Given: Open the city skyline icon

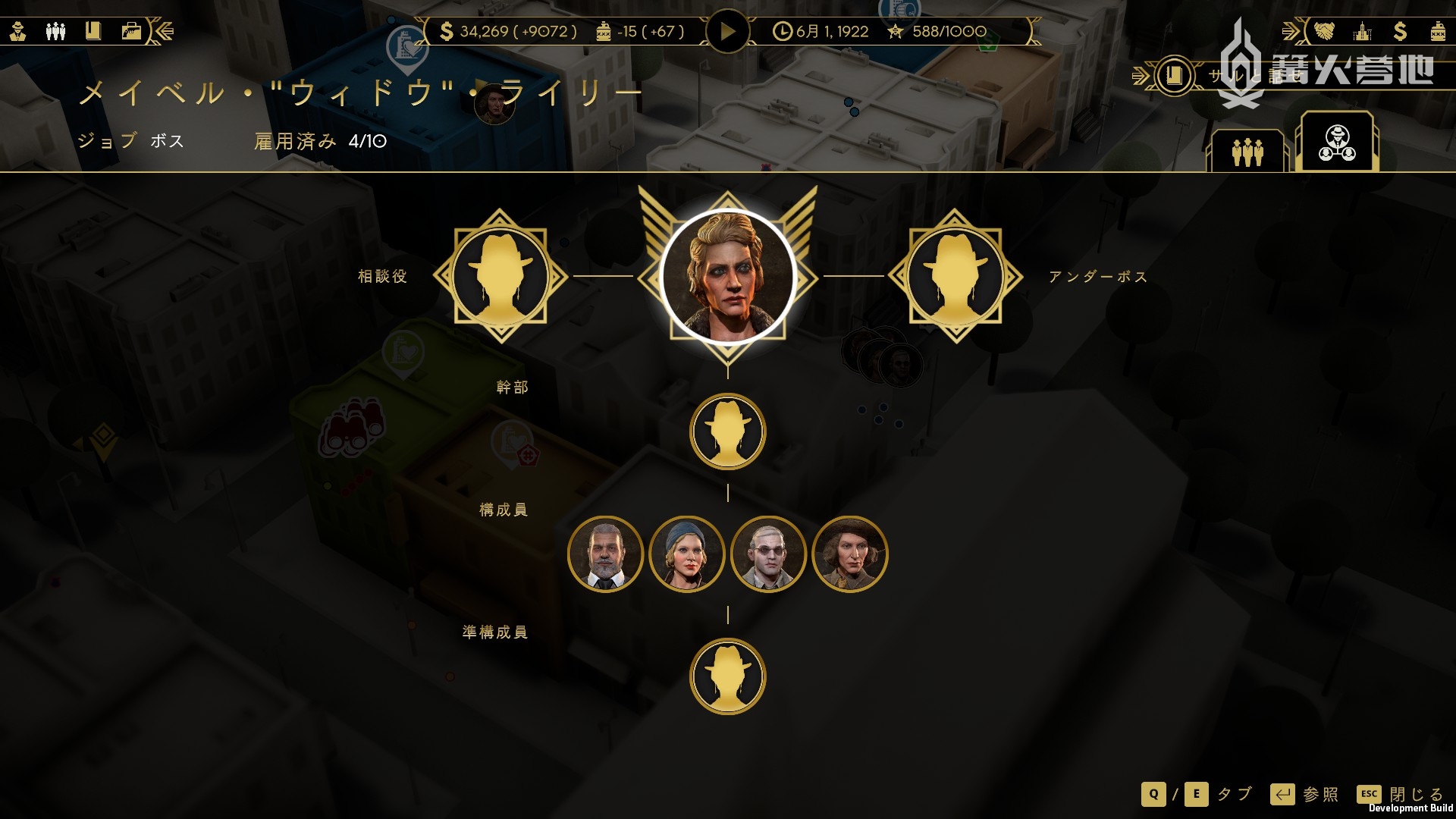Looking at the screenshot, I should pyautogui.click(x=1363, y=31).
